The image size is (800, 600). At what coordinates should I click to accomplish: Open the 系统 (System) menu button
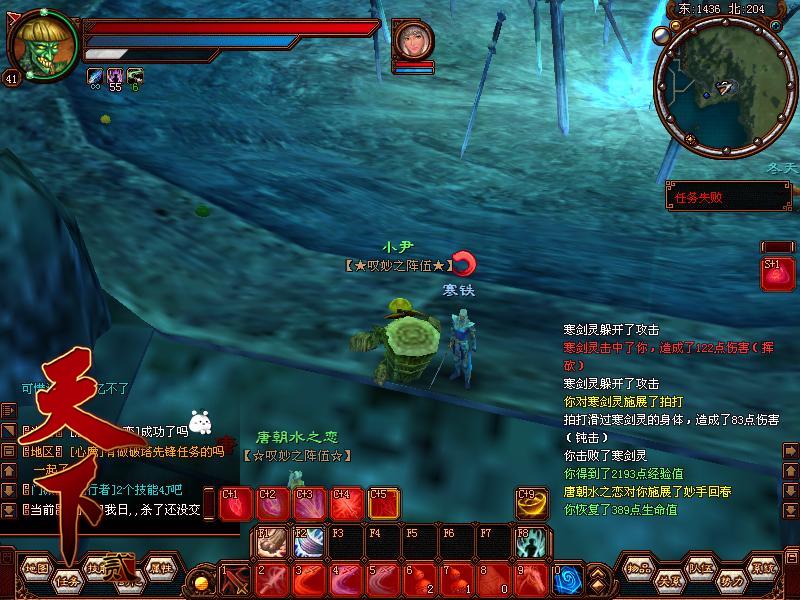764,568
